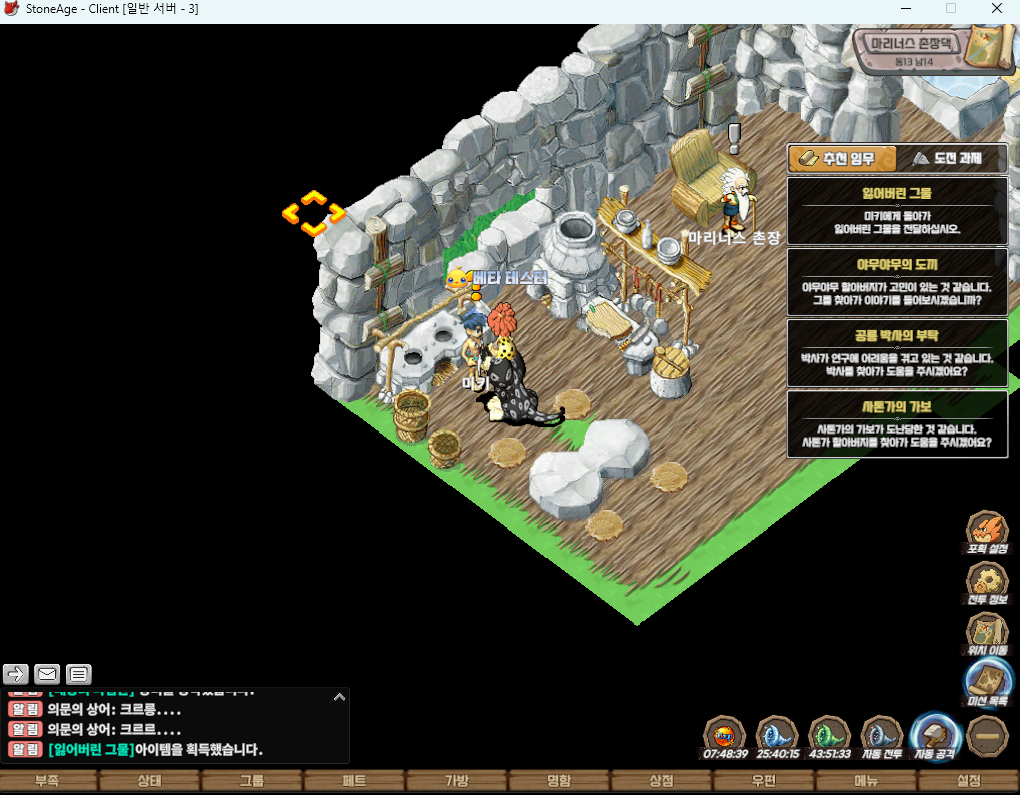Close the StoneAge client window

tap(997, 8)
